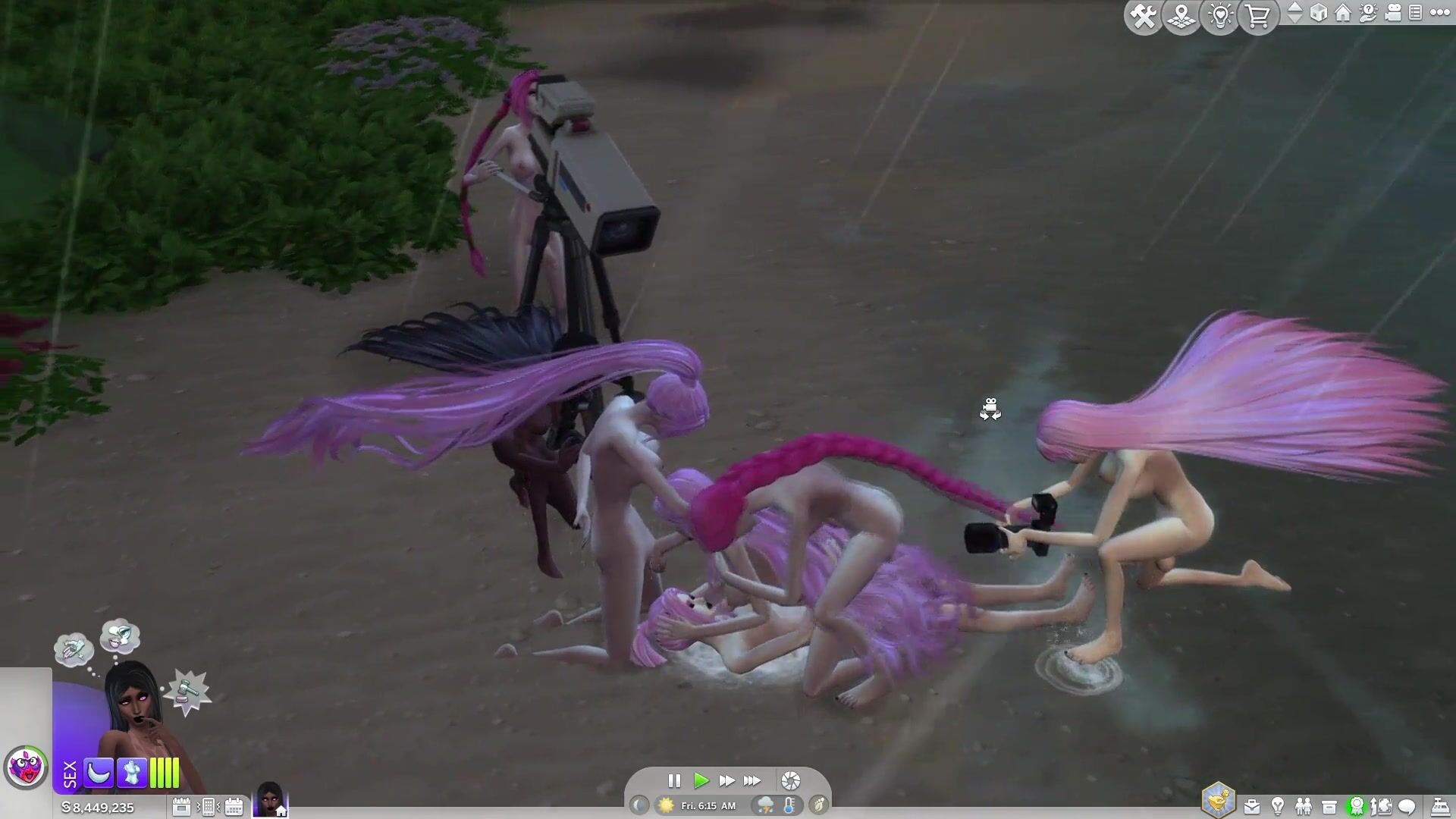Open the camera controls icon

pos(1393,13)
